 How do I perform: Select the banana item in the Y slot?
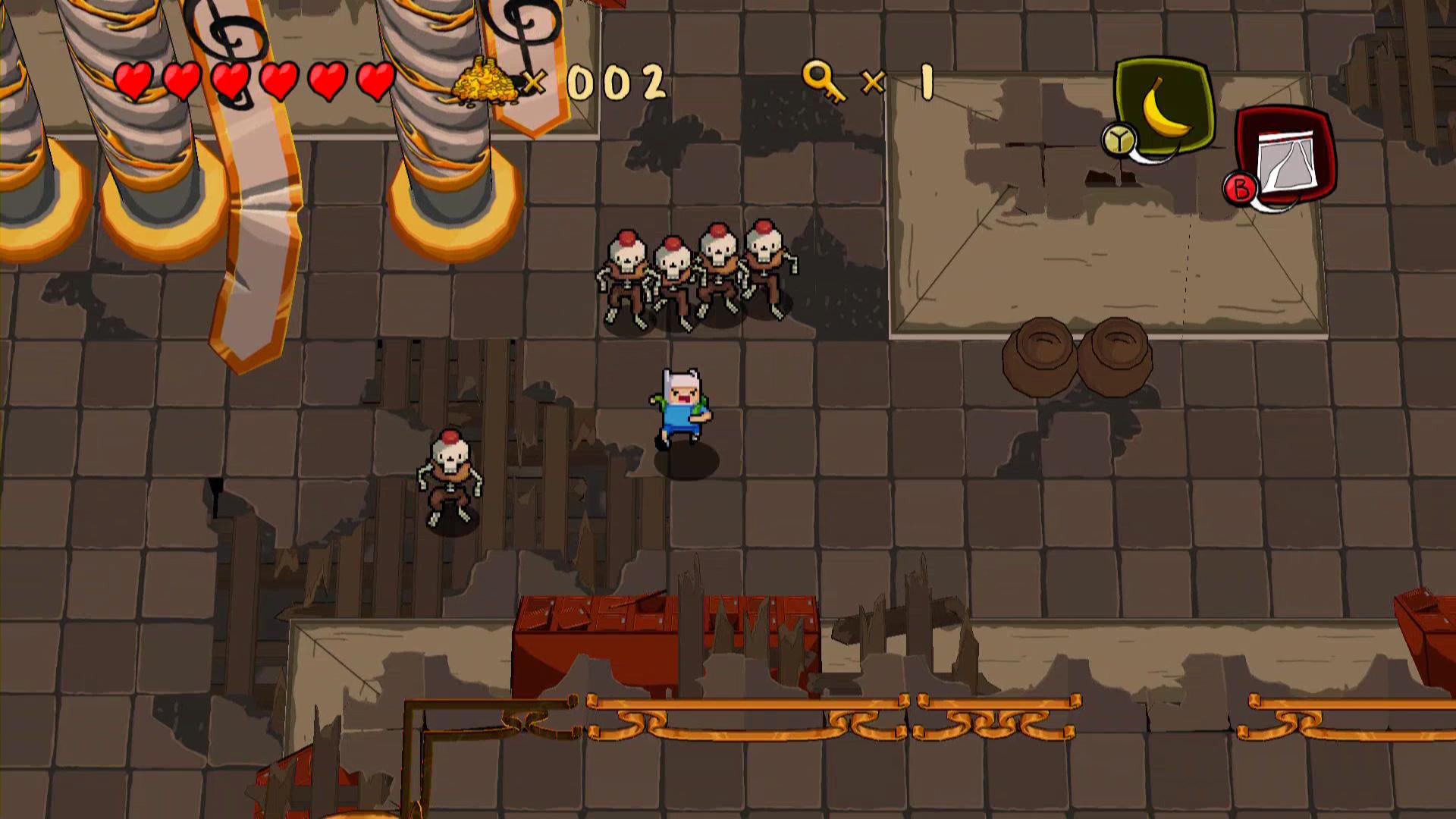(1166, 108)
